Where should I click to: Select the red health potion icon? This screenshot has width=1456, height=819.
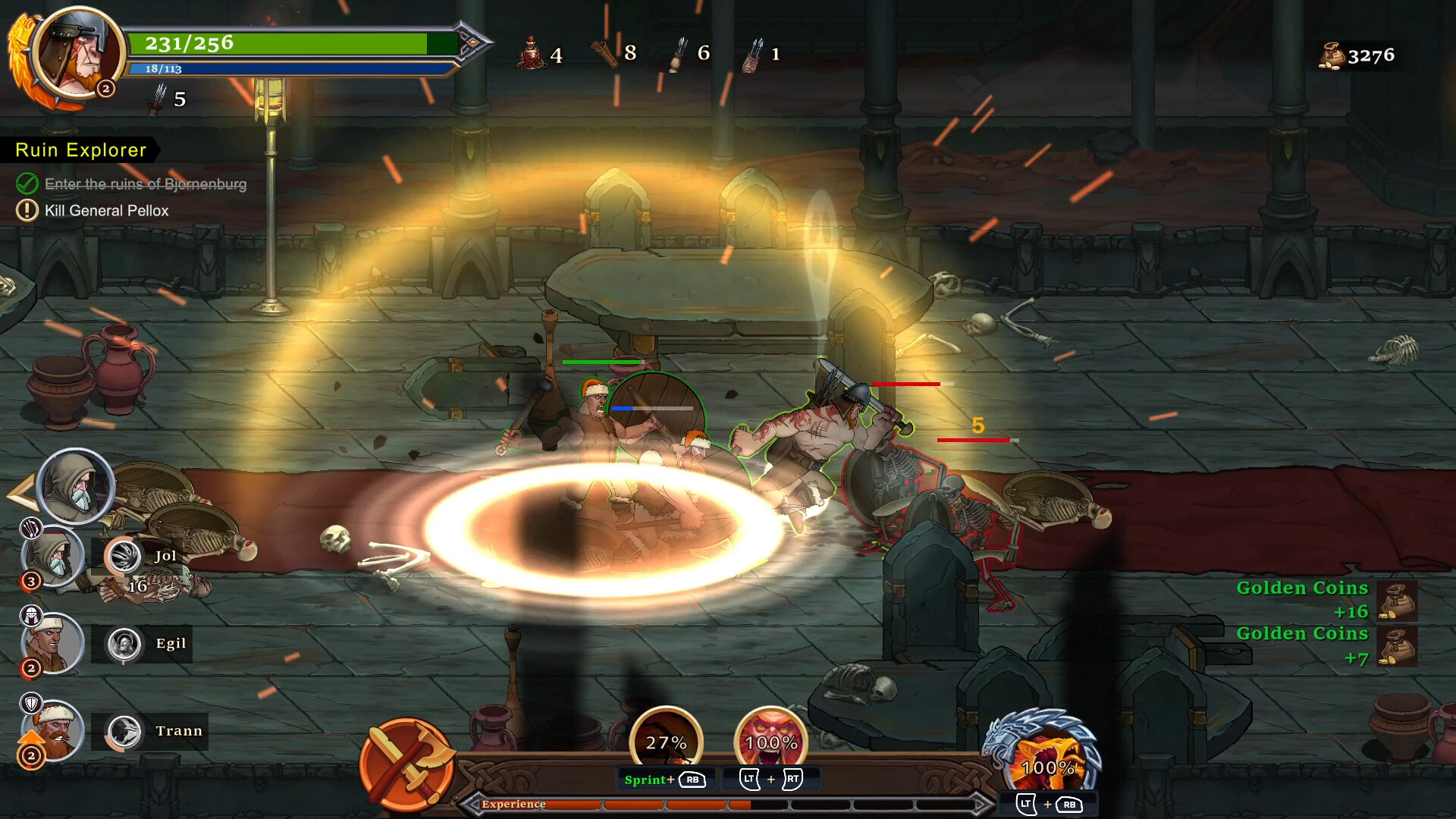[532, 54]
